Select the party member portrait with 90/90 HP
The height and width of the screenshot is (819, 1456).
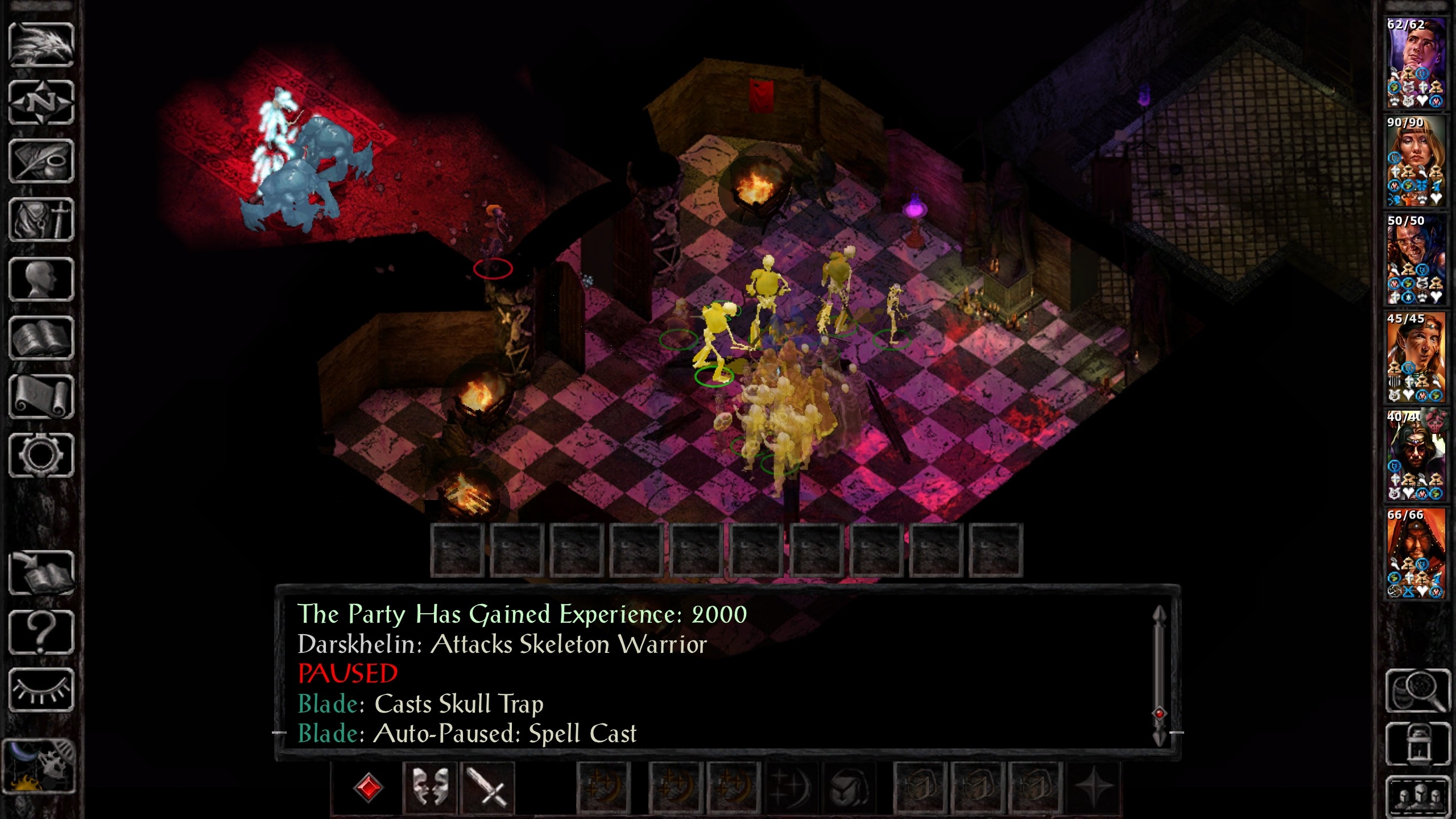[x=1416, y=161]
